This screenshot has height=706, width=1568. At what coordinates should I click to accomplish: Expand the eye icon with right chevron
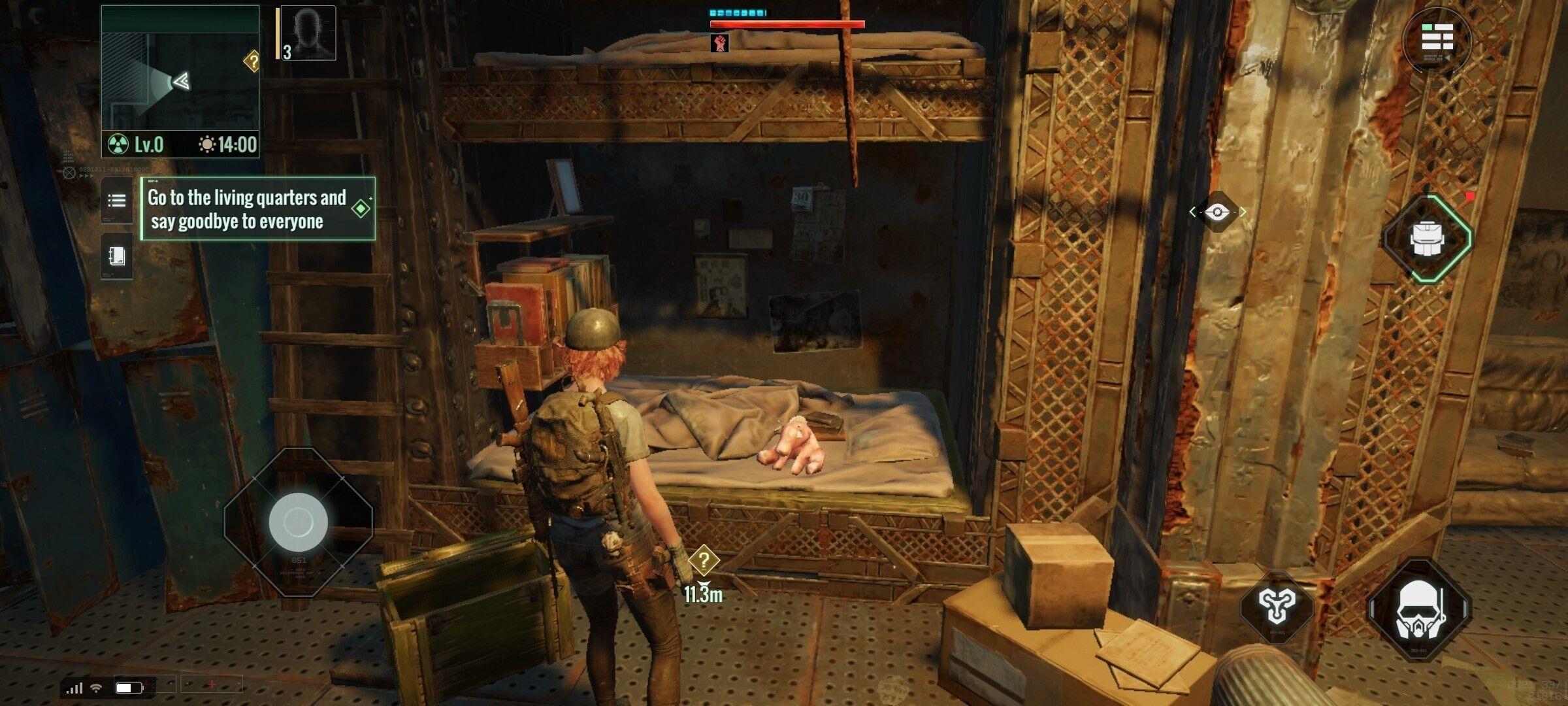[x=1245, y=212]
